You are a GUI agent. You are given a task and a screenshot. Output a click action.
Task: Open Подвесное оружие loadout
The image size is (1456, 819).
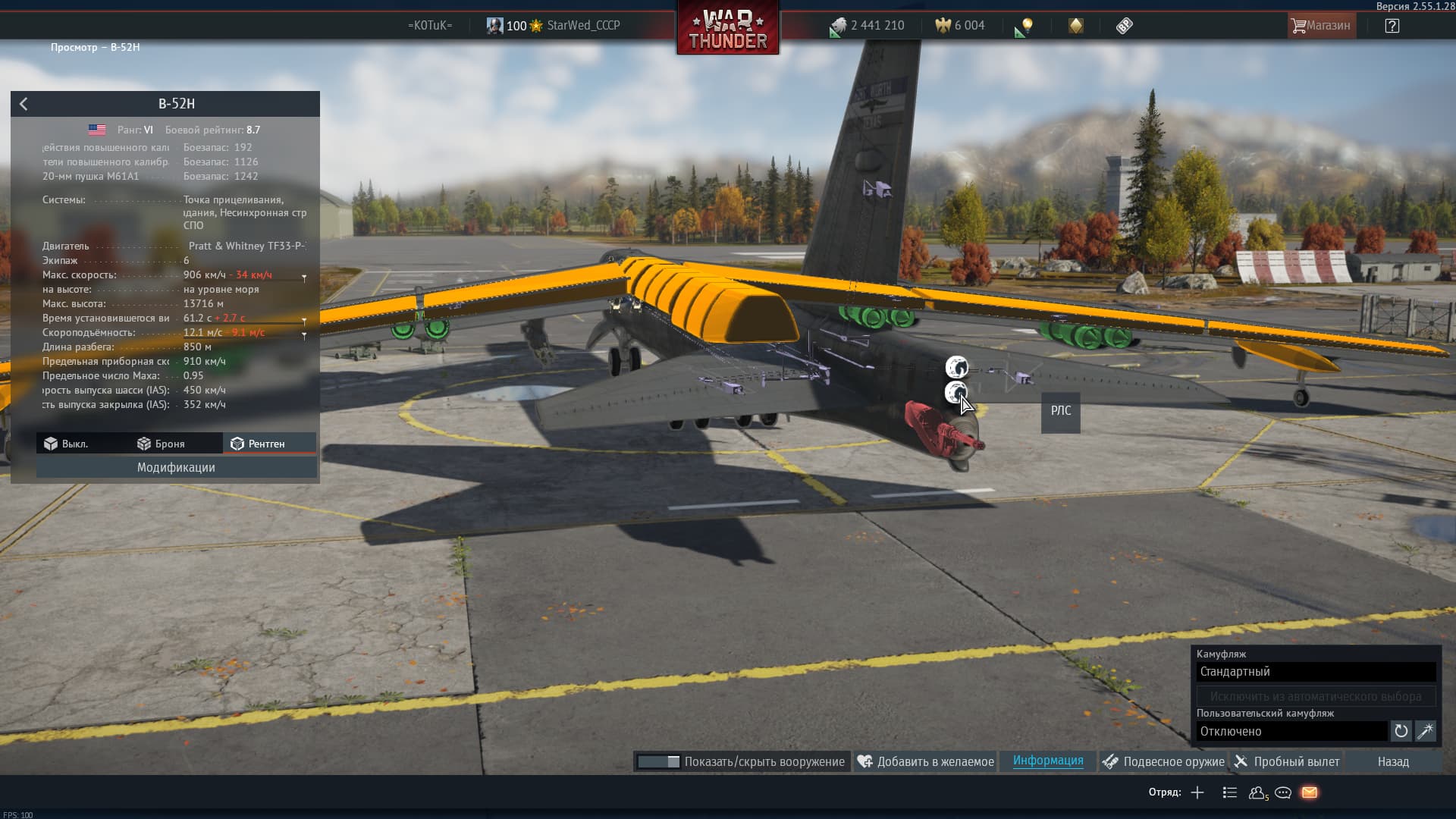click(1163, 761)
